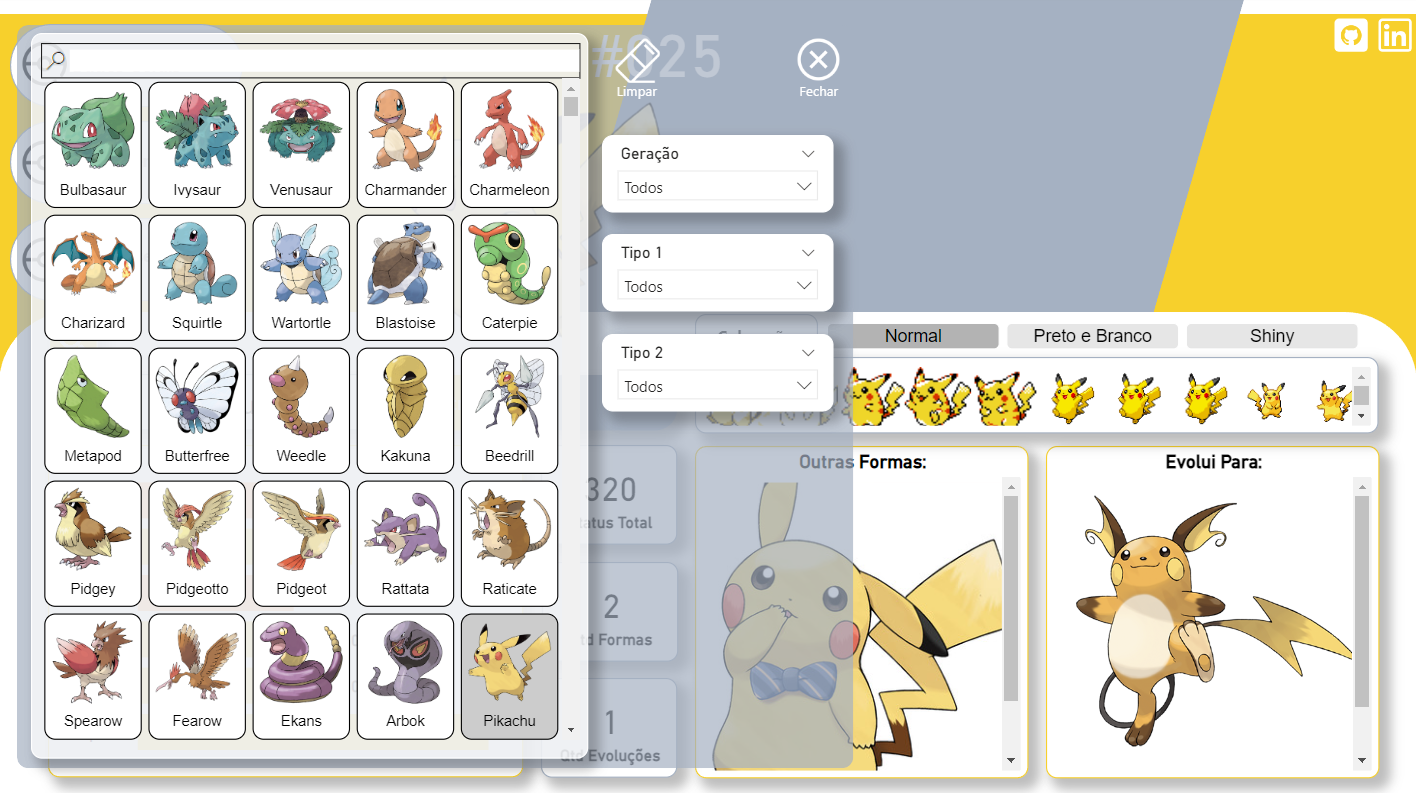Screen dimensions: 1416x793
Task: Click the highlighted Pikachu card
Action: pyautogui.click(x=509, y=676)
